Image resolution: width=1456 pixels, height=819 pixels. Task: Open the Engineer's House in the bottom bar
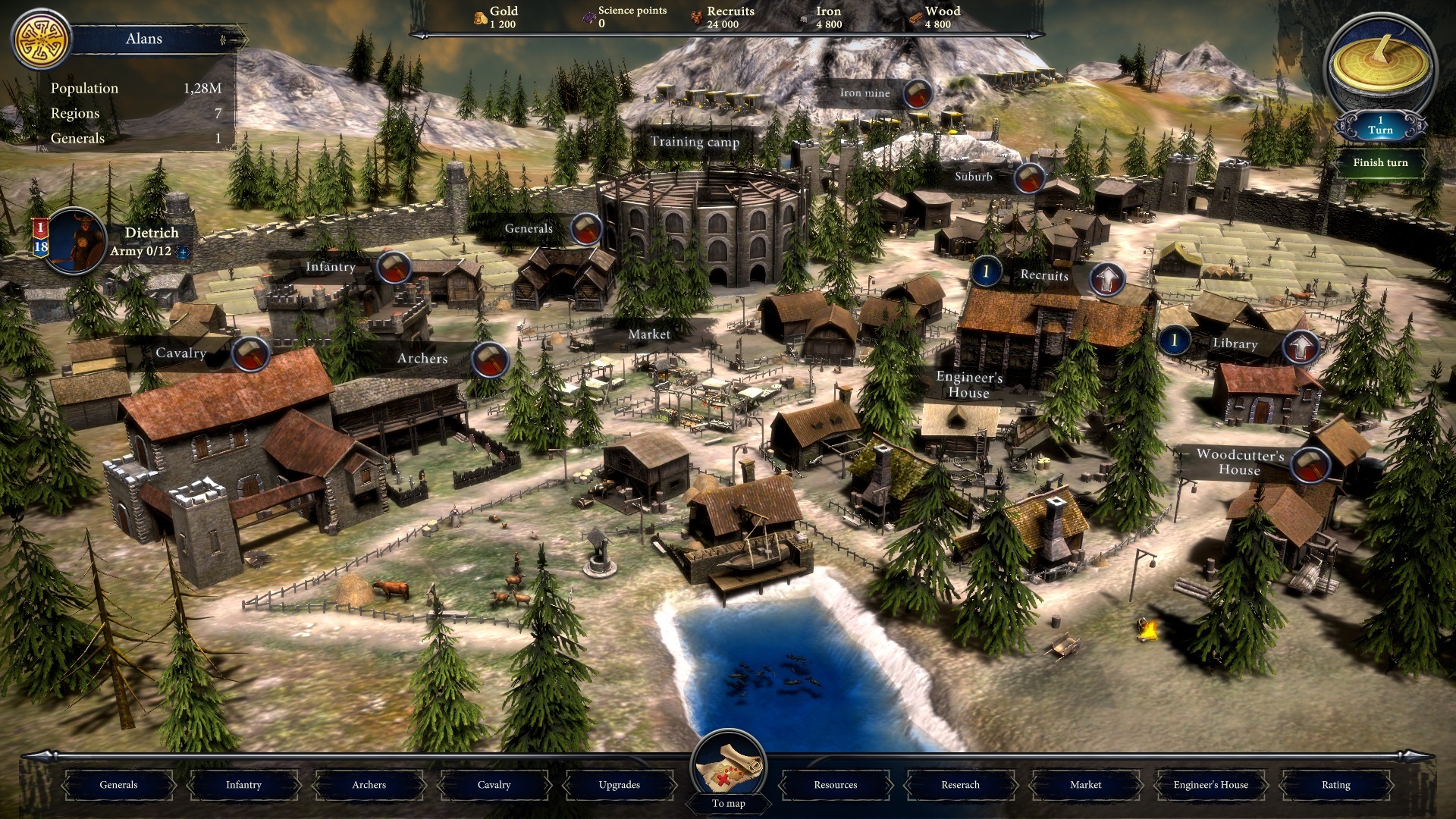(x=1210, y=785)
